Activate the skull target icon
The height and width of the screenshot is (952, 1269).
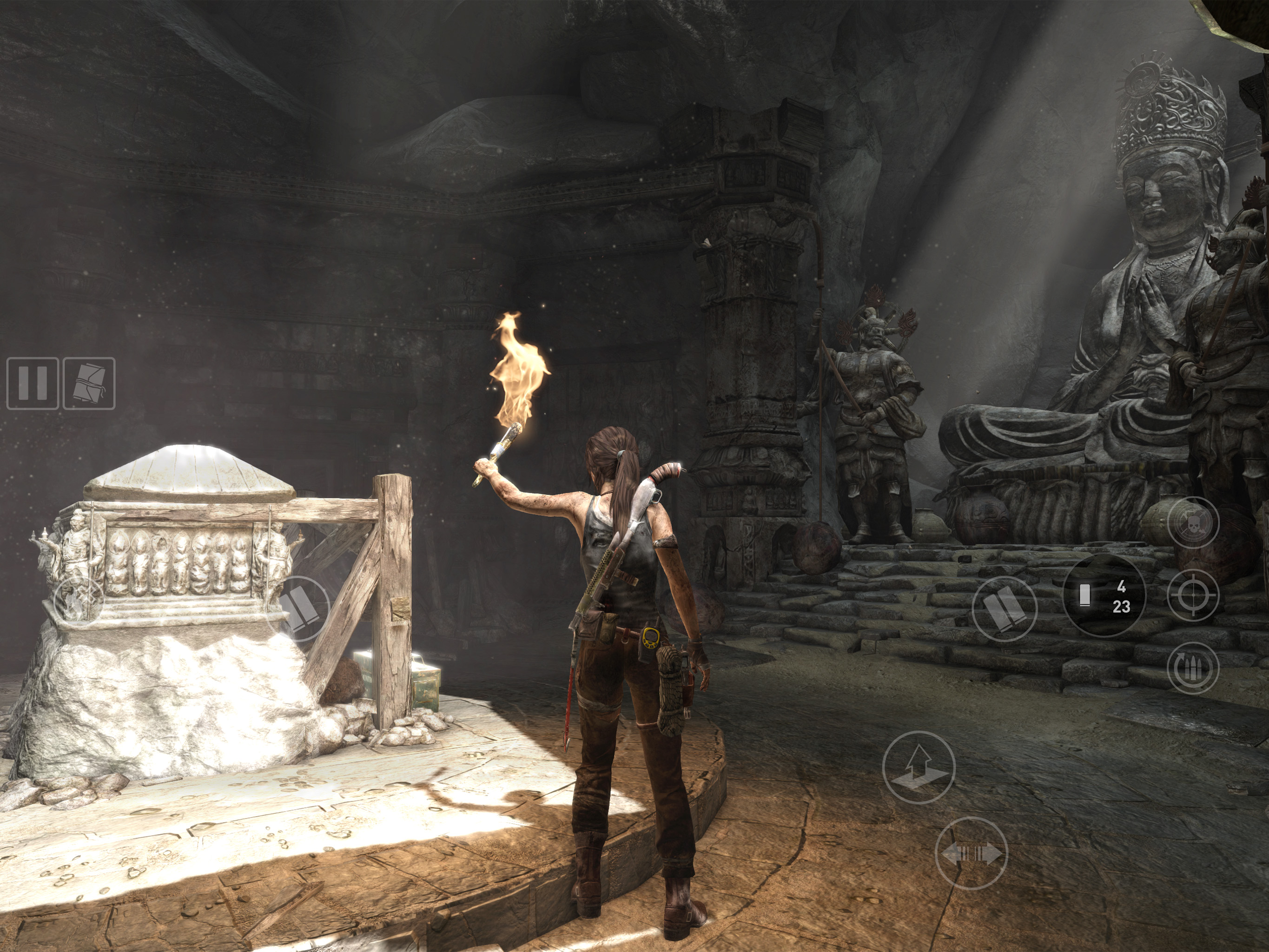click(1193, 523)
